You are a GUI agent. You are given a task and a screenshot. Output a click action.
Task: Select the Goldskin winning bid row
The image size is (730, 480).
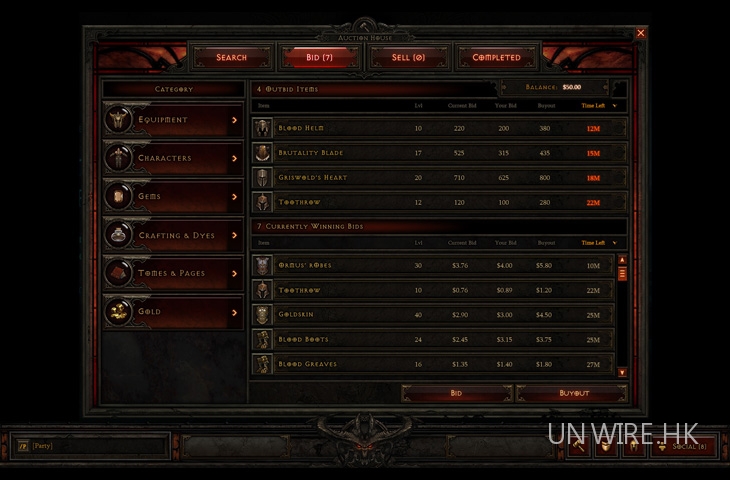click(x=430, y=315)
